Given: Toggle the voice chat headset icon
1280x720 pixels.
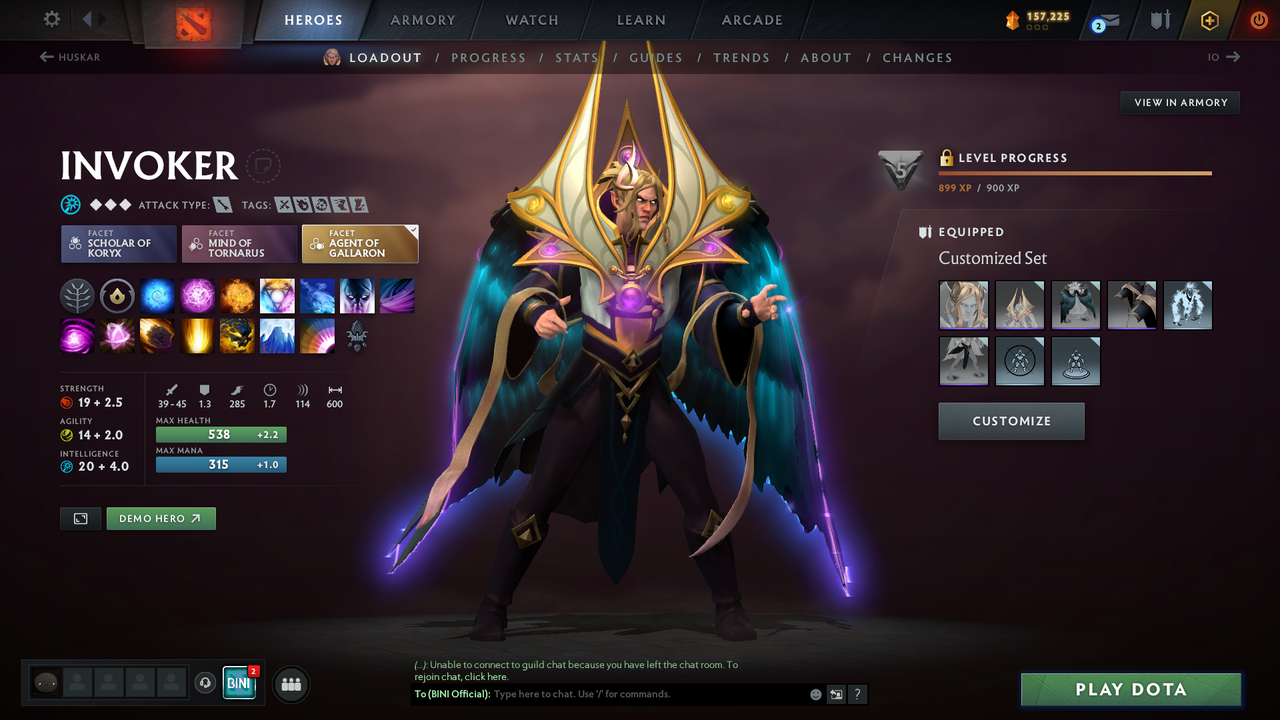Looking at the screenshot, I should (206, 684).
